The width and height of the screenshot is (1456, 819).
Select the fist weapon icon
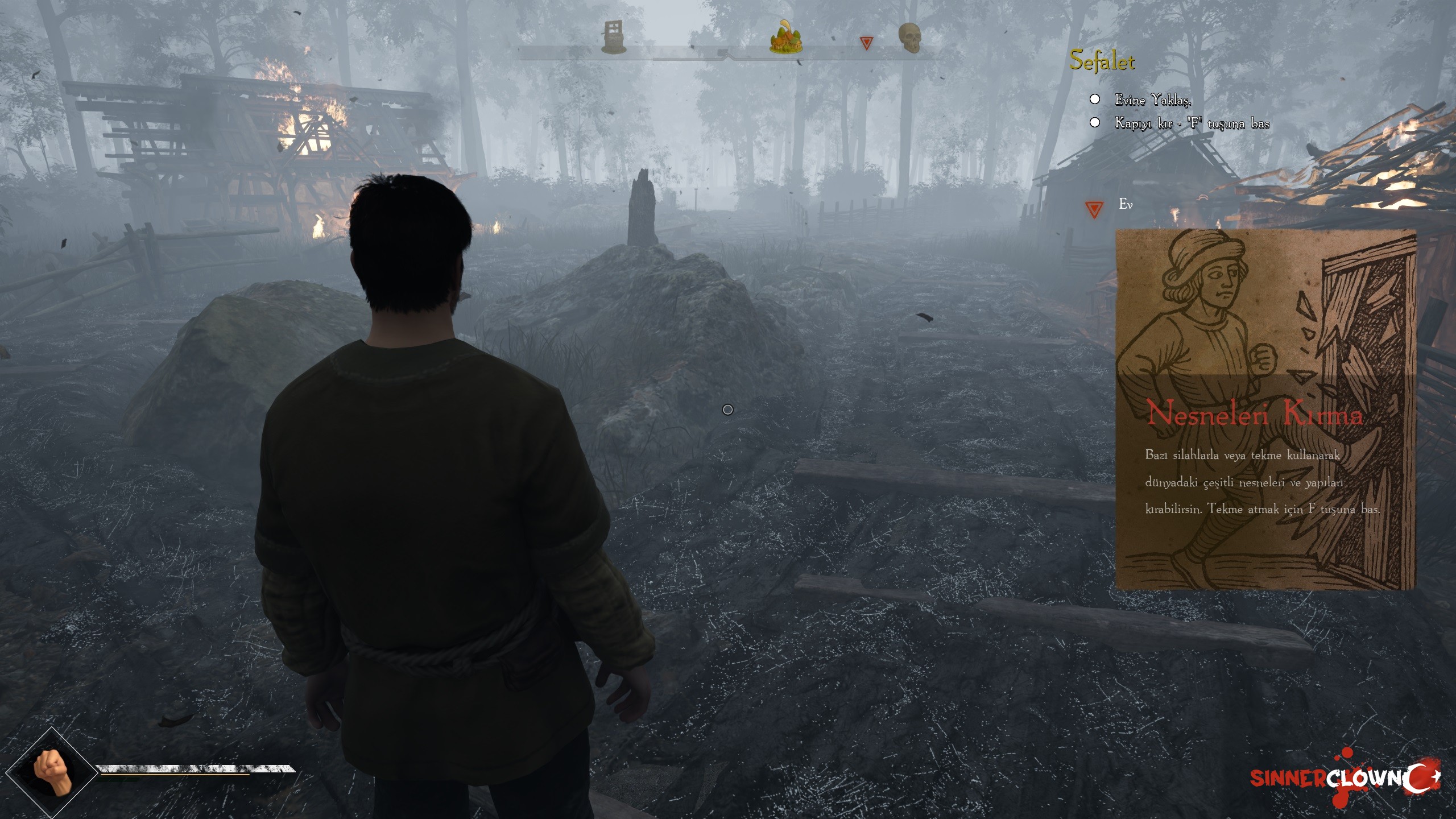coord(52,771)
